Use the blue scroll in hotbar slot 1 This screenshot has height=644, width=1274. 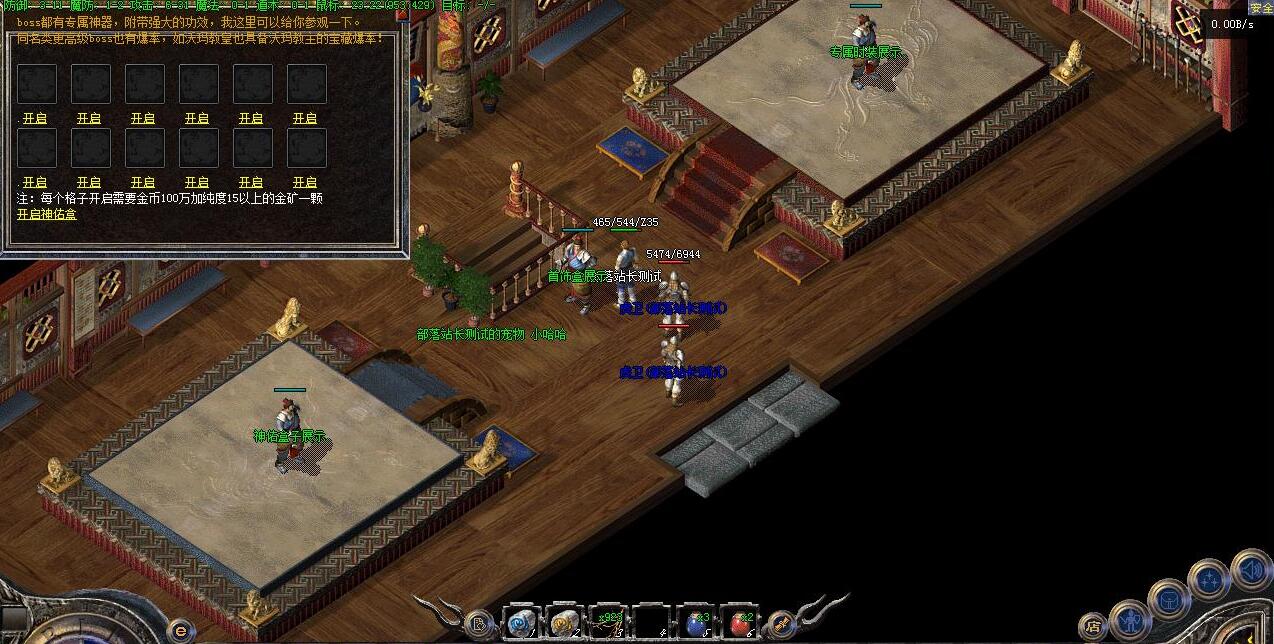point(520,622)
